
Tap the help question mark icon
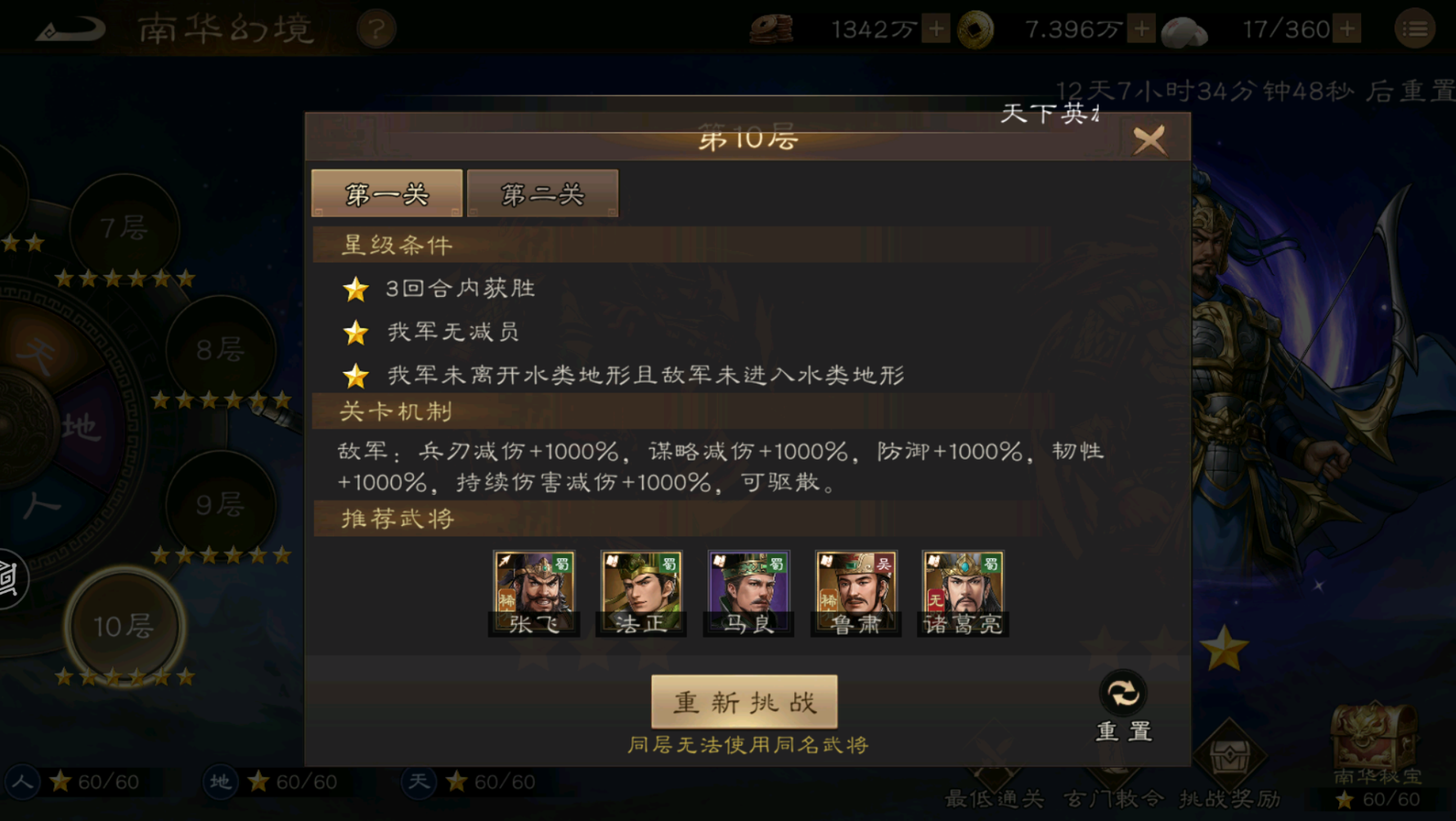375,29
